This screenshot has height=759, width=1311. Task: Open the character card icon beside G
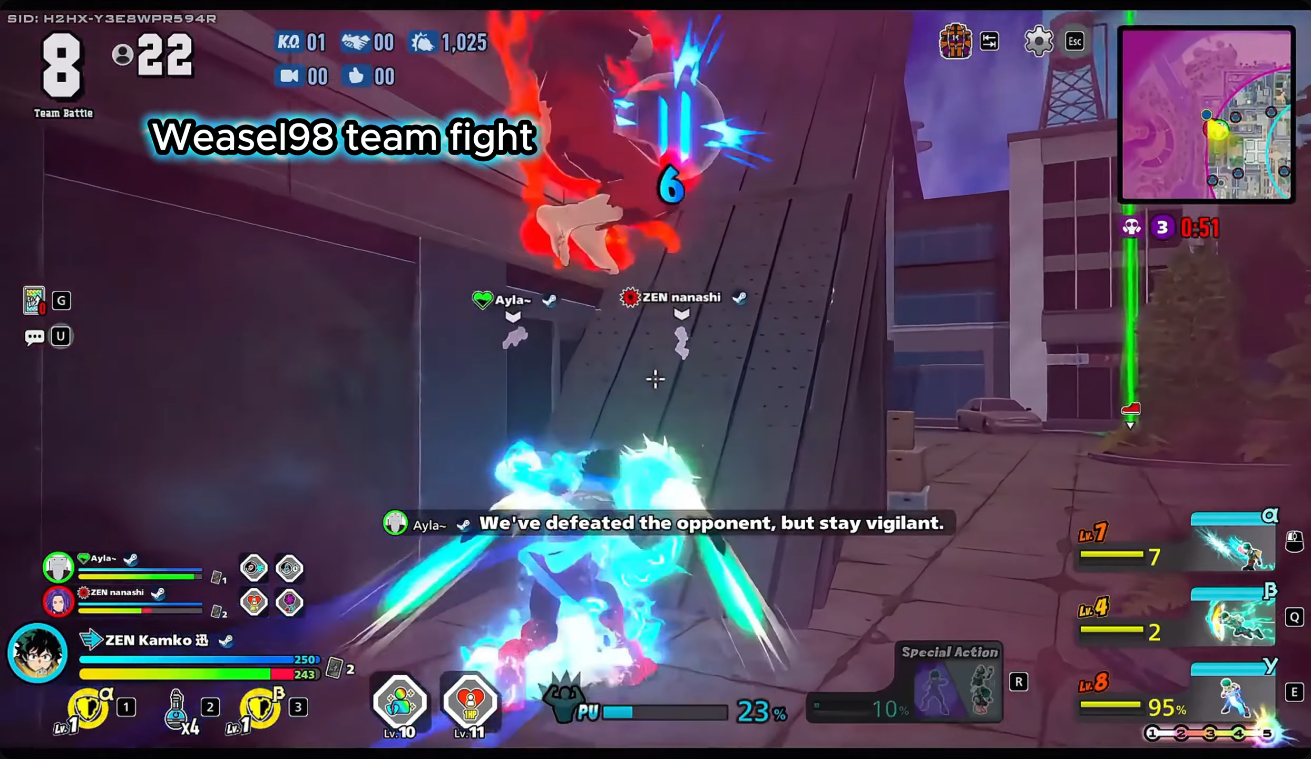coord(35,300)
